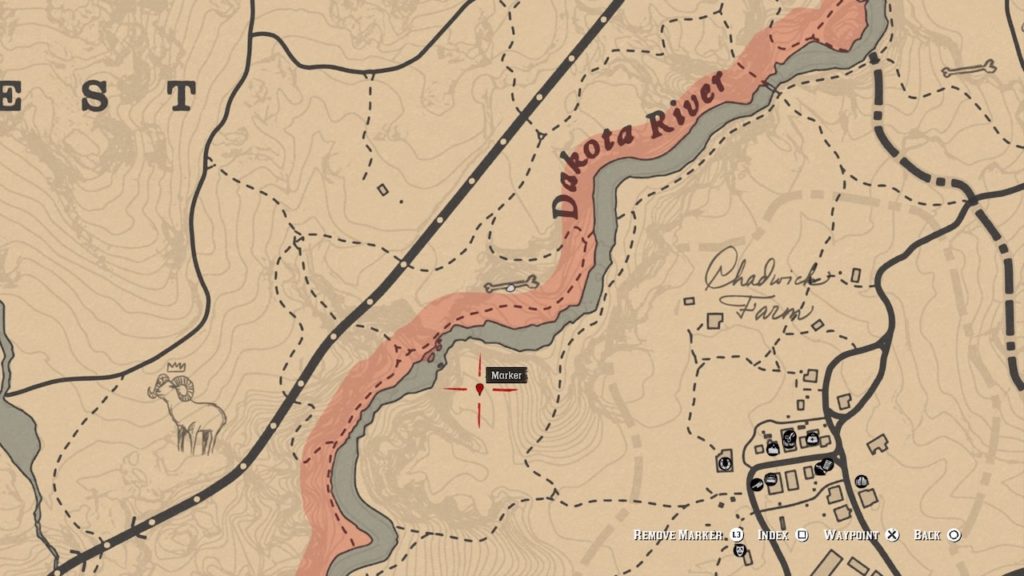Click the bone icon beside Dakota River
The image size is (1024, 576).
(x=511, y=286)
